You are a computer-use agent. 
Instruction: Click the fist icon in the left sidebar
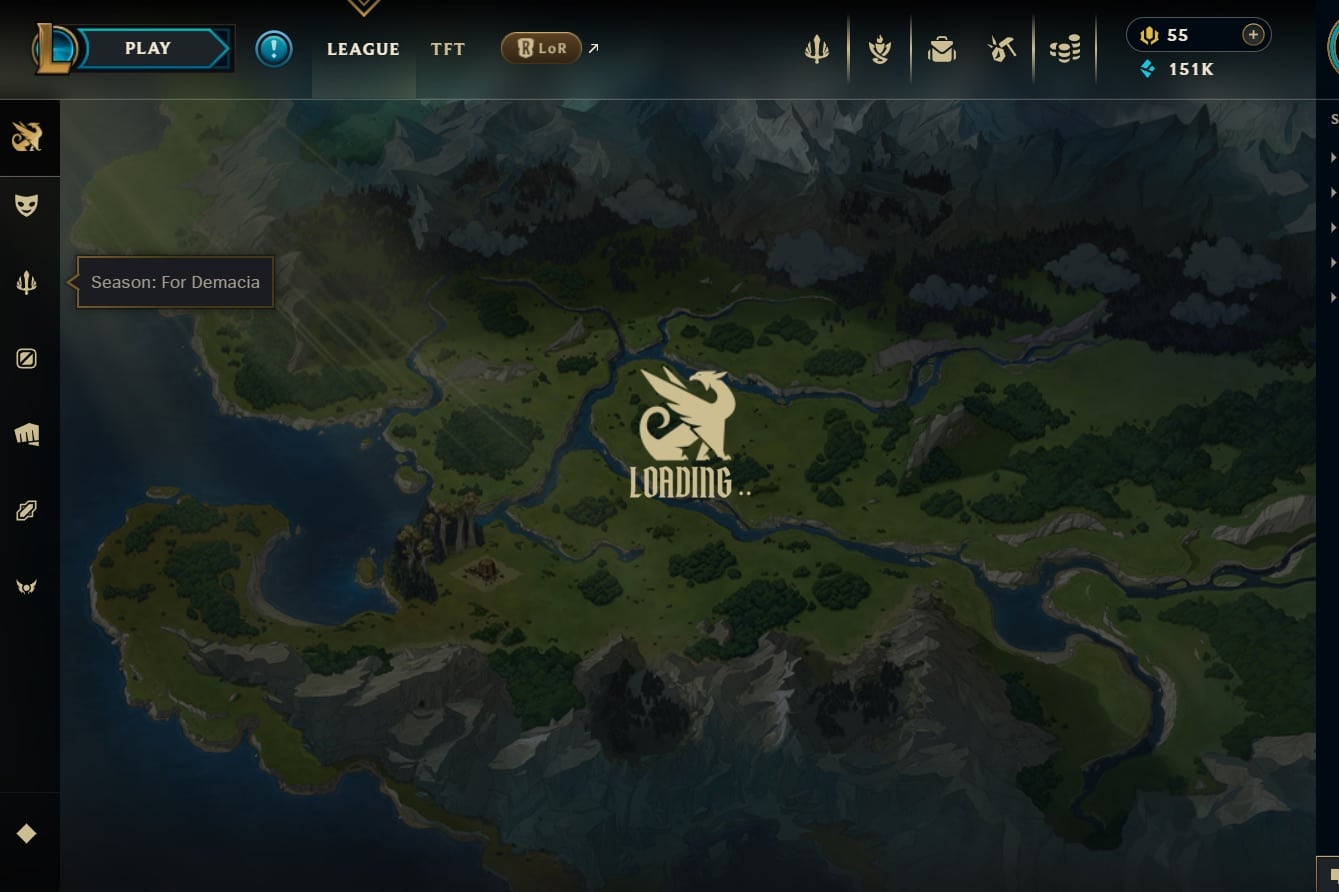(27, 434)
